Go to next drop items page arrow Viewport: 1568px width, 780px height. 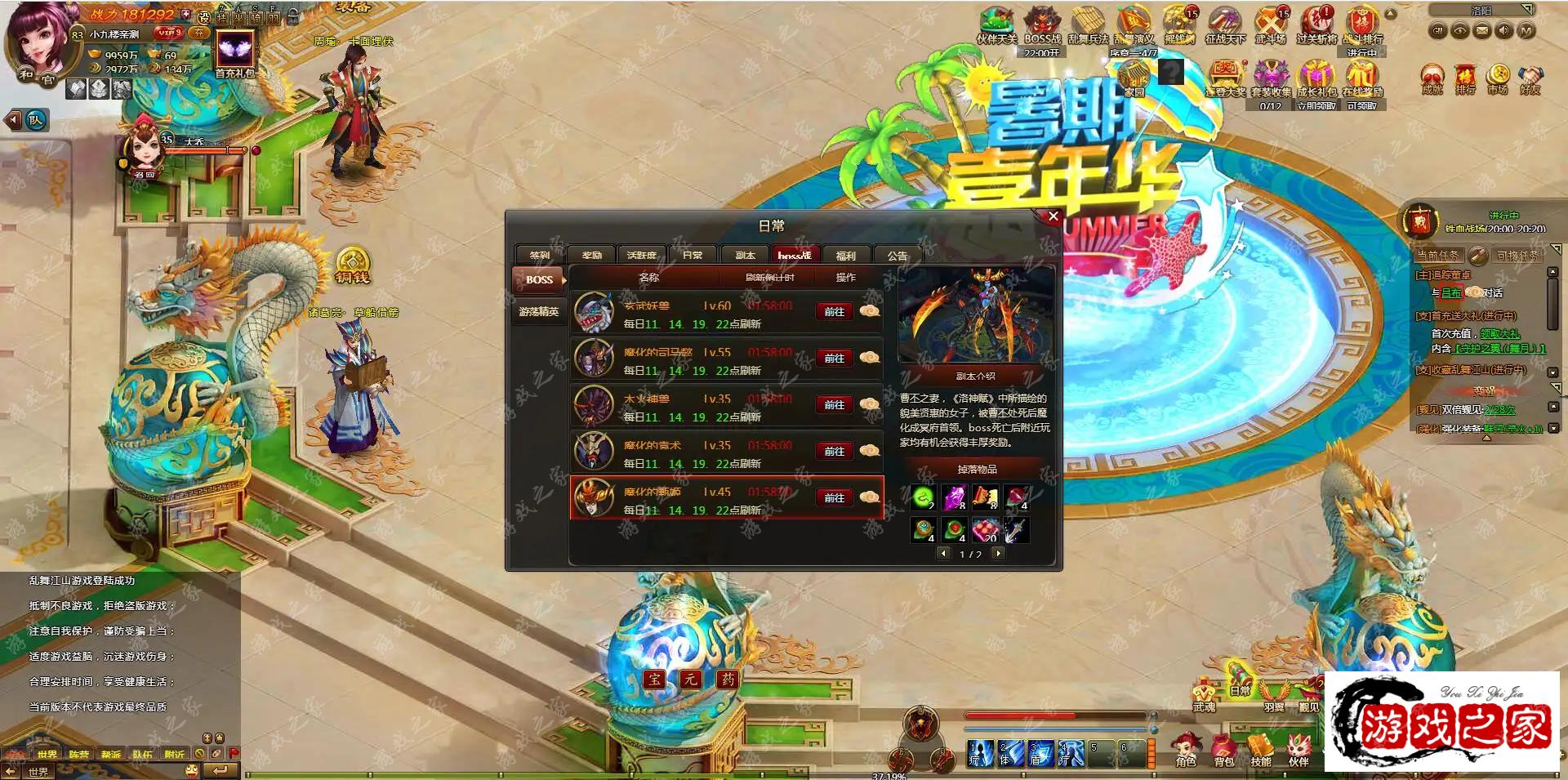(x=998, y=554)
